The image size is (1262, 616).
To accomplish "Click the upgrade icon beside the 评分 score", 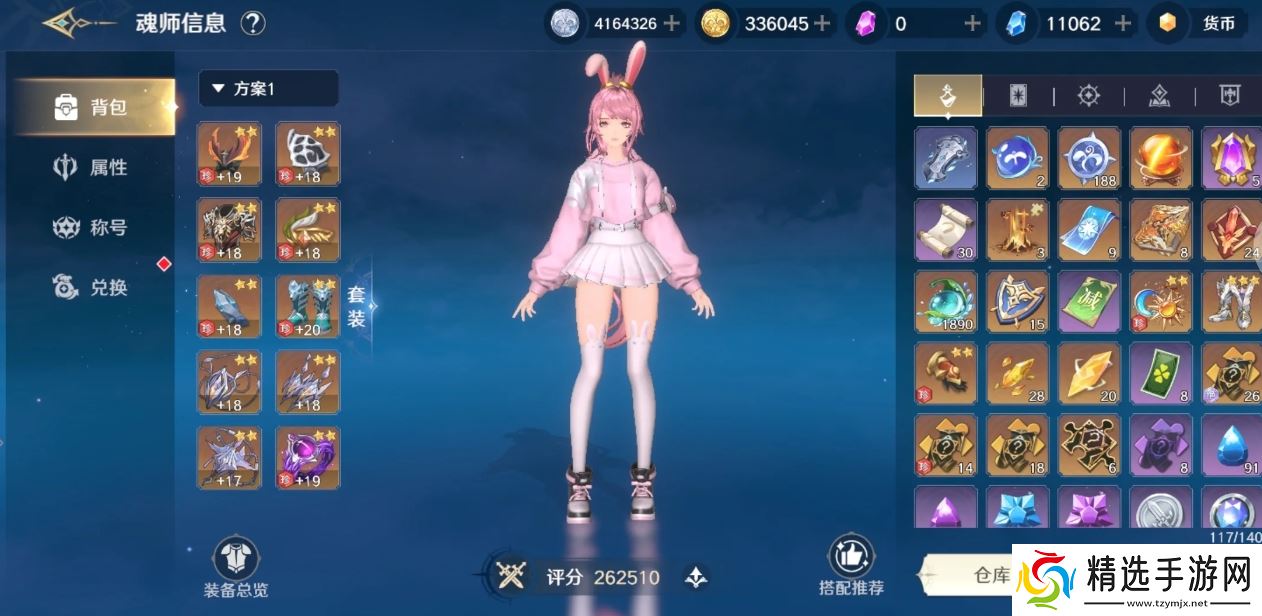I will (696, 577).
